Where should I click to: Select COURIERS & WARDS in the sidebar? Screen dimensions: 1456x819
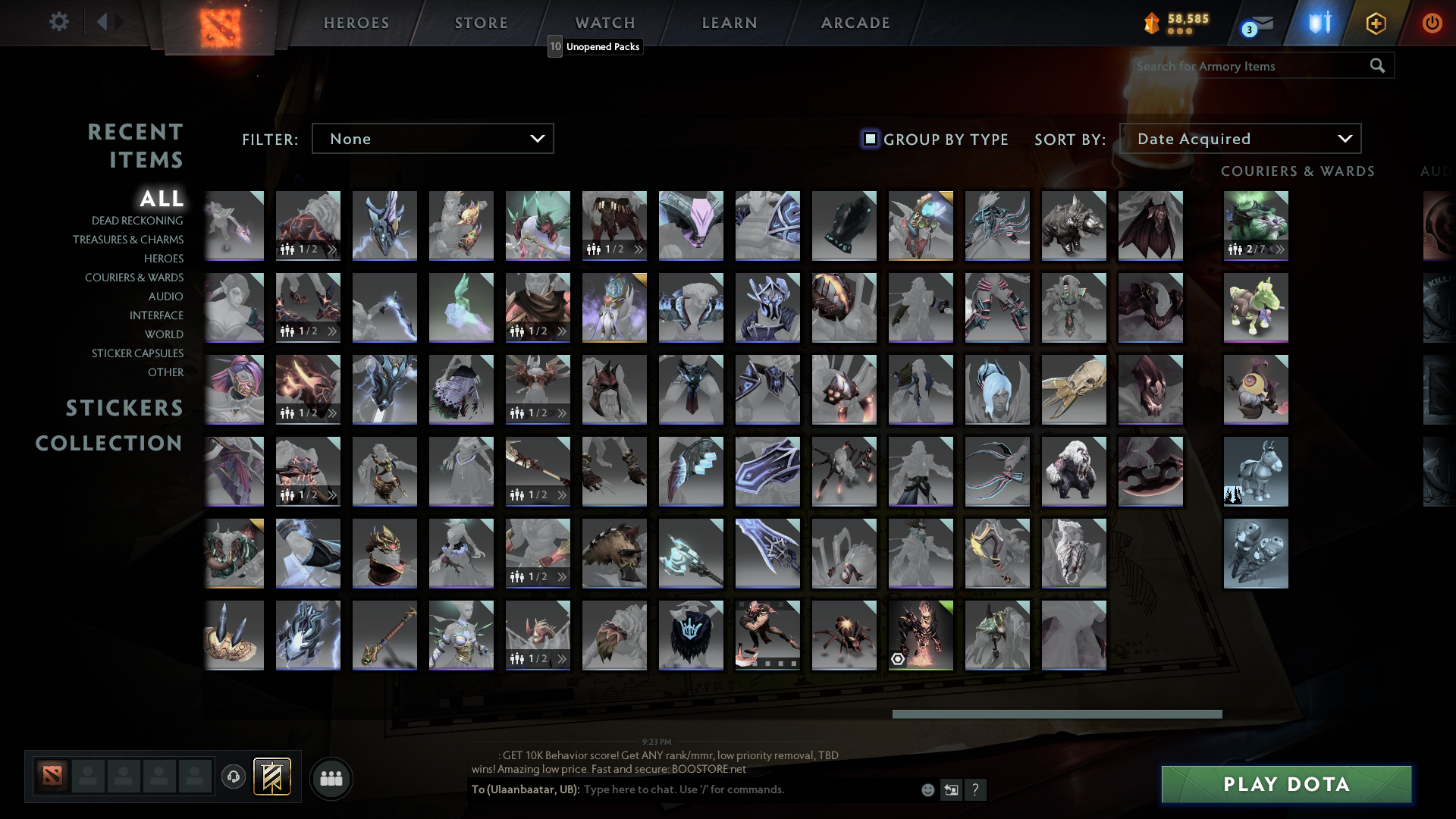click(133, 278)
